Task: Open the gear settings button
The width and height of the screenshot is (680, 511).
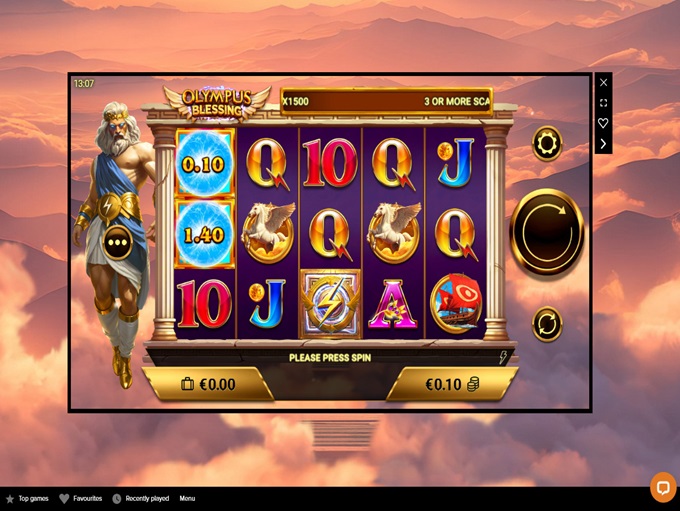Action: tap(547, 143)
